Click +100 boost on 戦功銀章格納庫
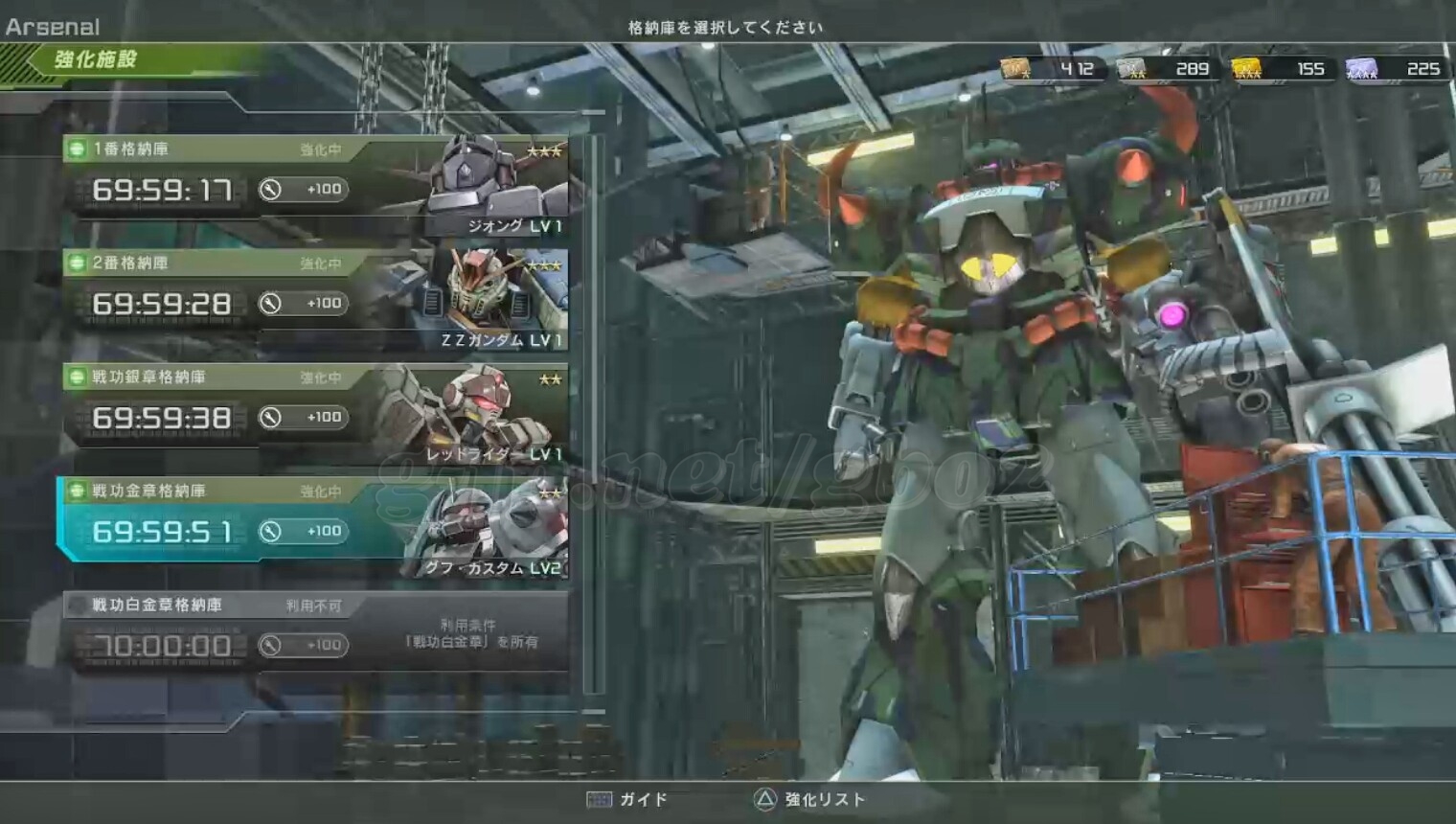Image resolution: width=1456 pixels, height=824 pixels. 304,418
